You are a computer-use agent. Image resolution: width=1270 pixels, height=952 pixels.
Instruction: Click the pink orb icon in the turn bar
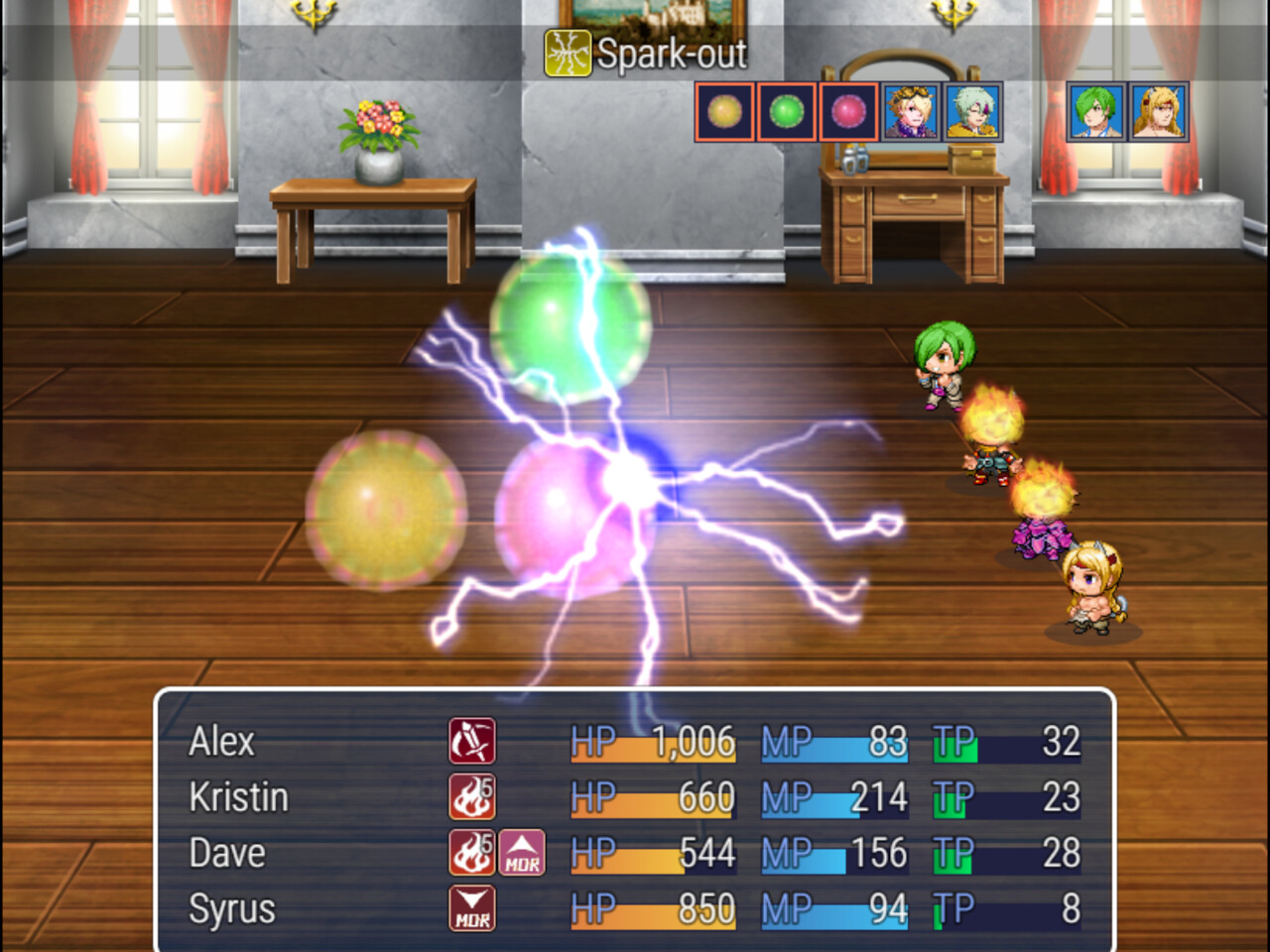(x=849, y=112)
